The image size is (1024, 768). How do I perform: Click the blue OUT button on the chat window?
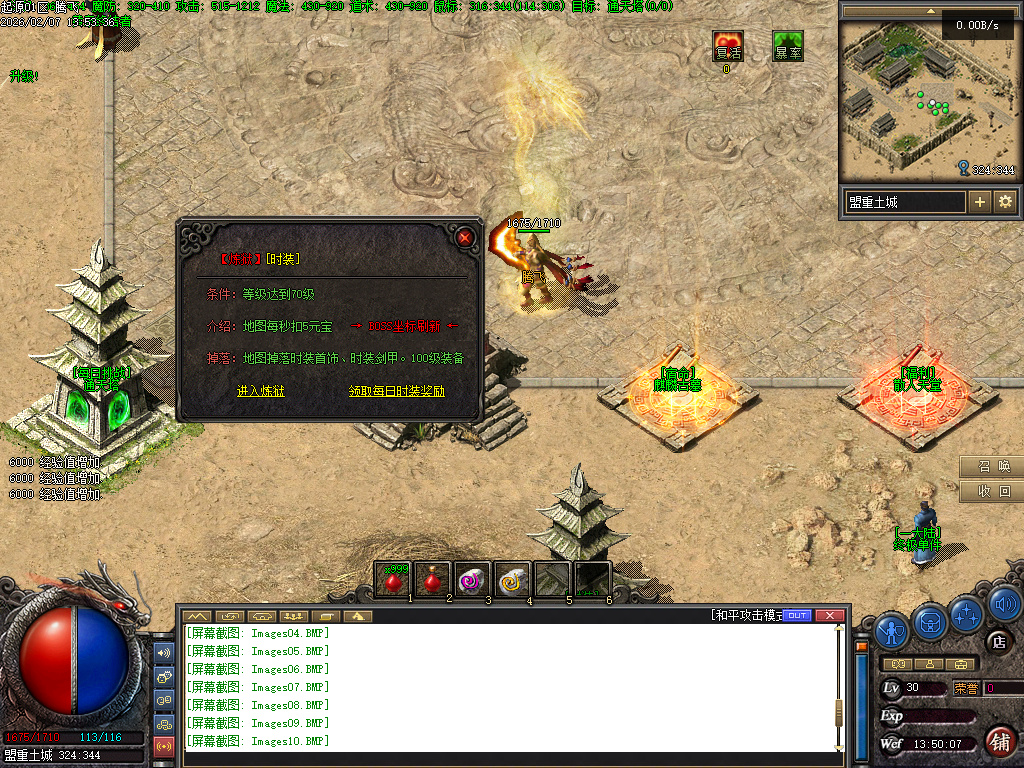[797, 615]
